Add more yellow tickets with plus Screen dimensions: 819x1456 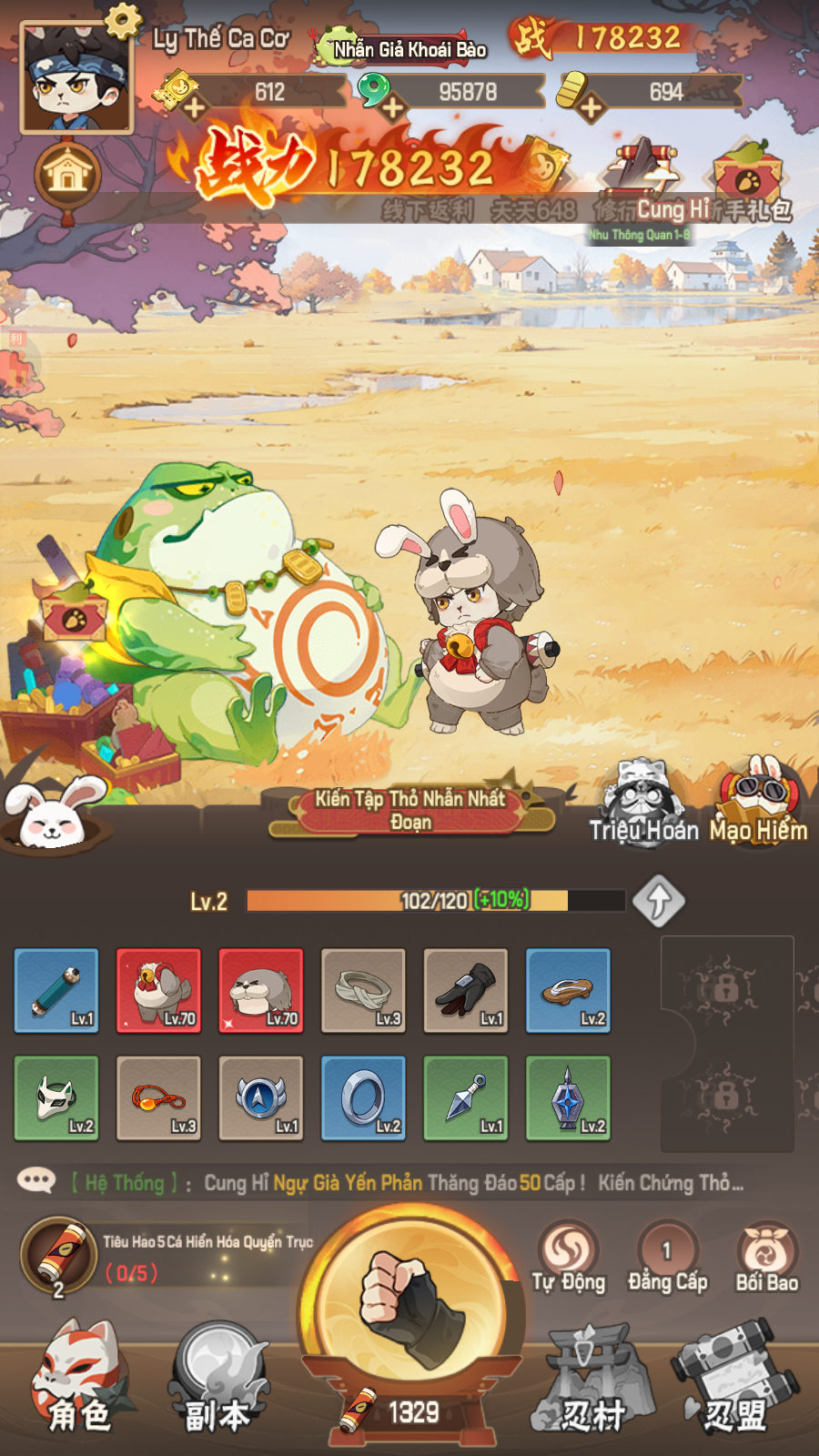194,108
